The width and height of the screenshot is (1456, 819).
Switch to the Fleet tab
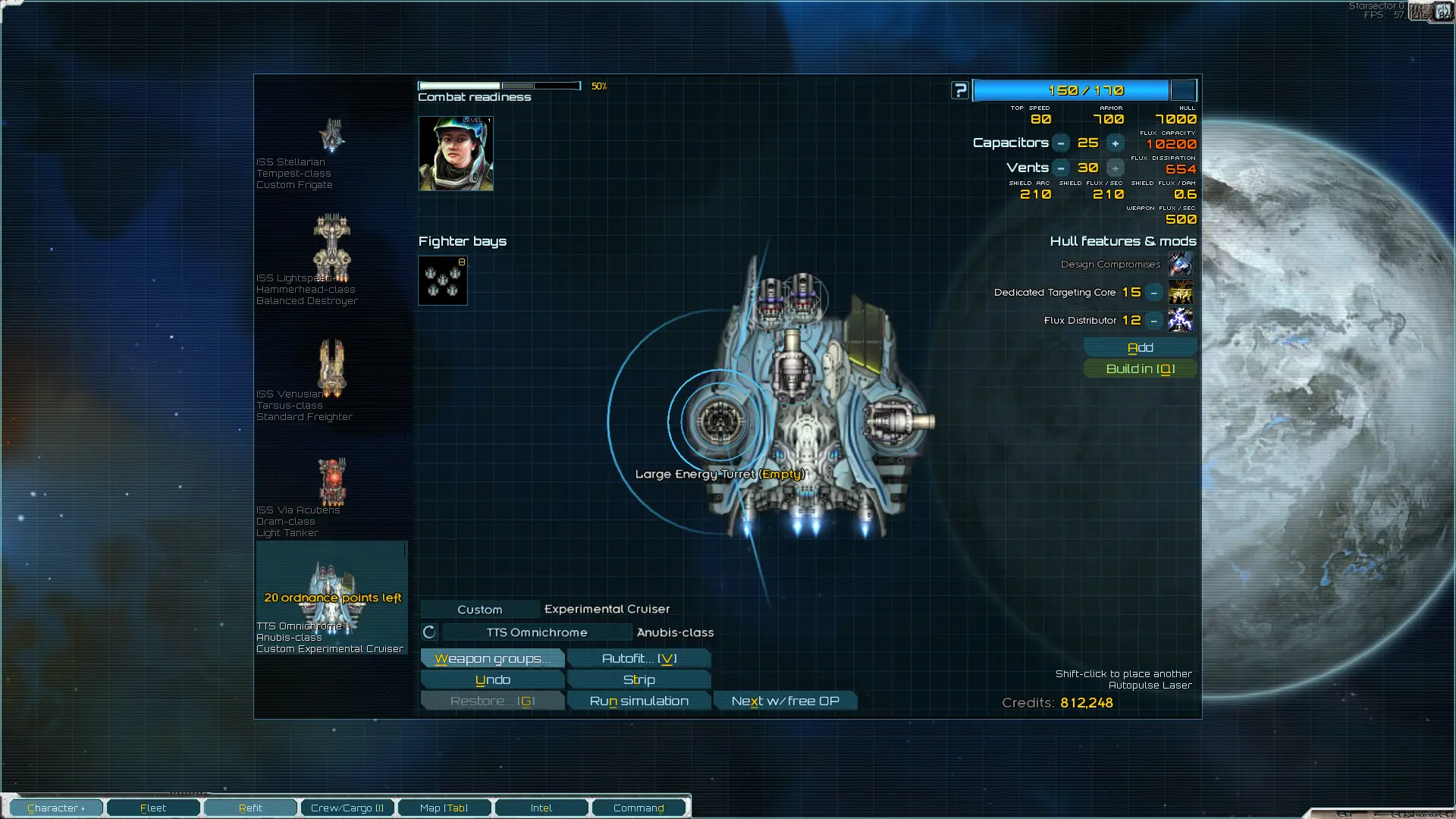coord(153,808)
